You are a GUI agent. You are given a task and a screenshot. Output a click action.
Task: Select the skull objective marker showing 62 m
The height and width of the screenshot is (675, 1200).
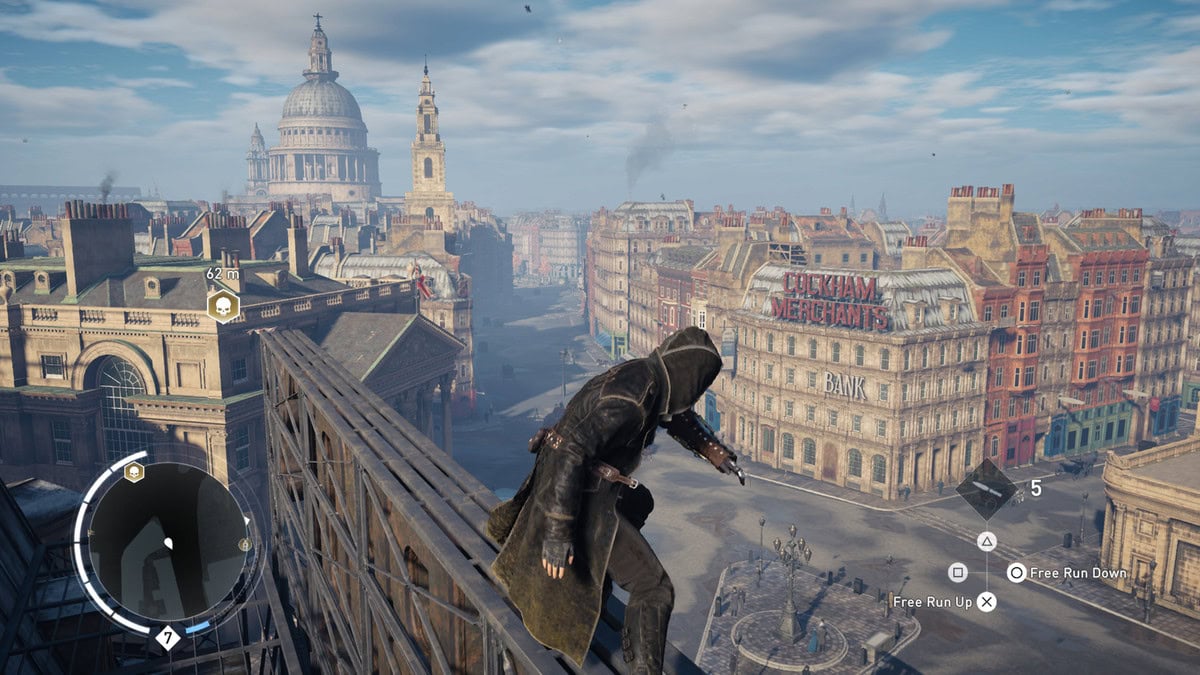222,305
